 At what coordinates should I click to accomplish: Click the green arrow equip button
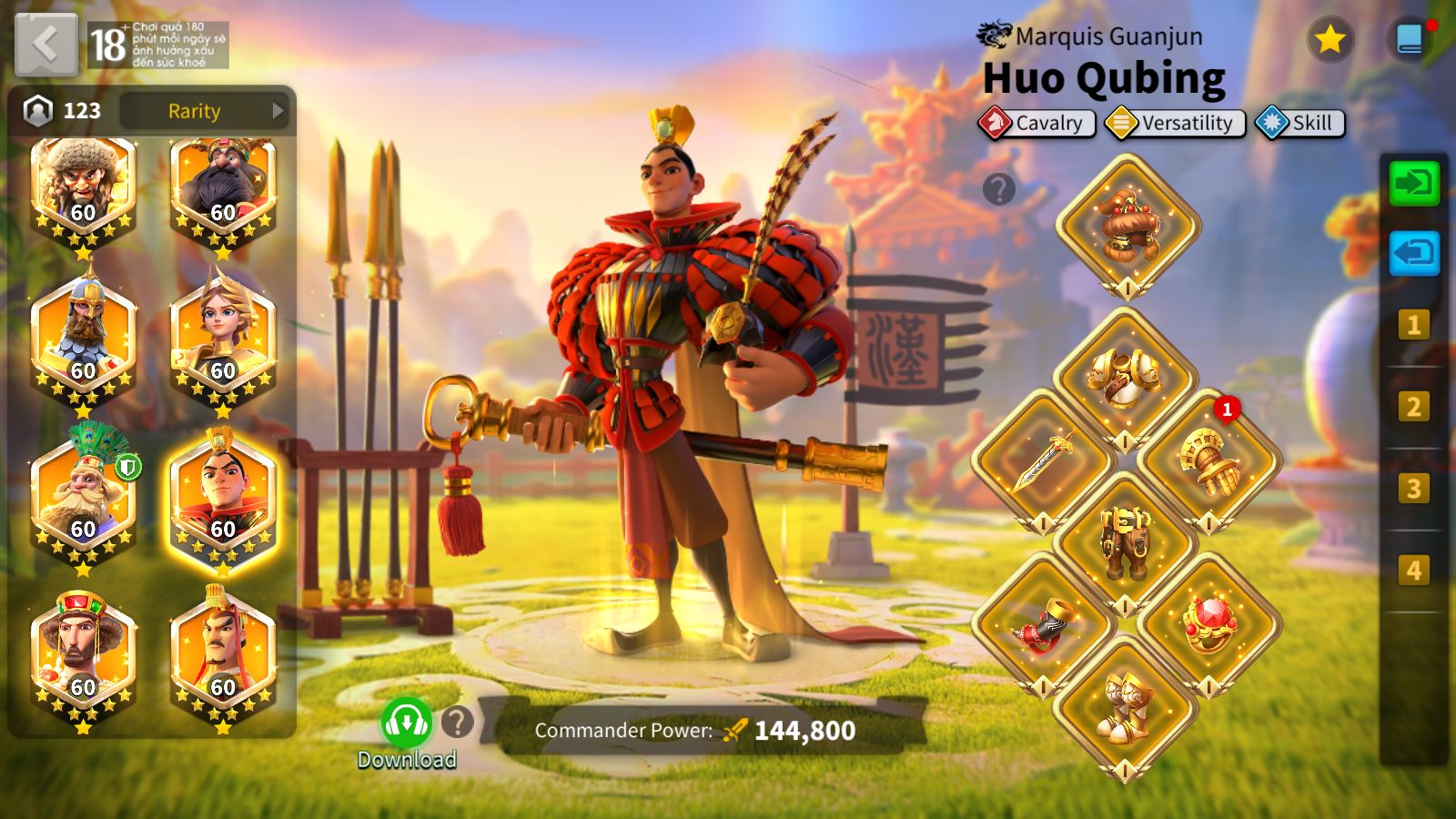(1413, 183)
